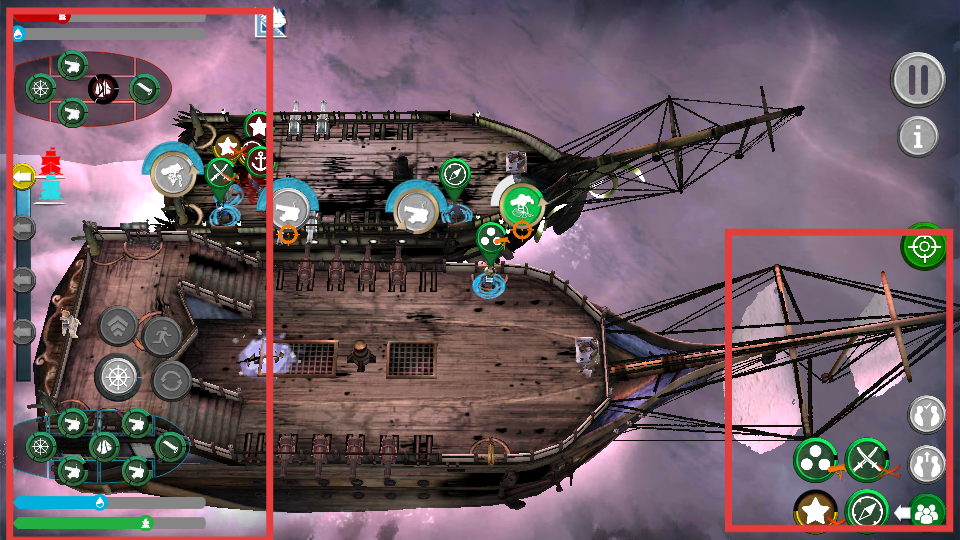Choose the crossed swords crew order

866,459
